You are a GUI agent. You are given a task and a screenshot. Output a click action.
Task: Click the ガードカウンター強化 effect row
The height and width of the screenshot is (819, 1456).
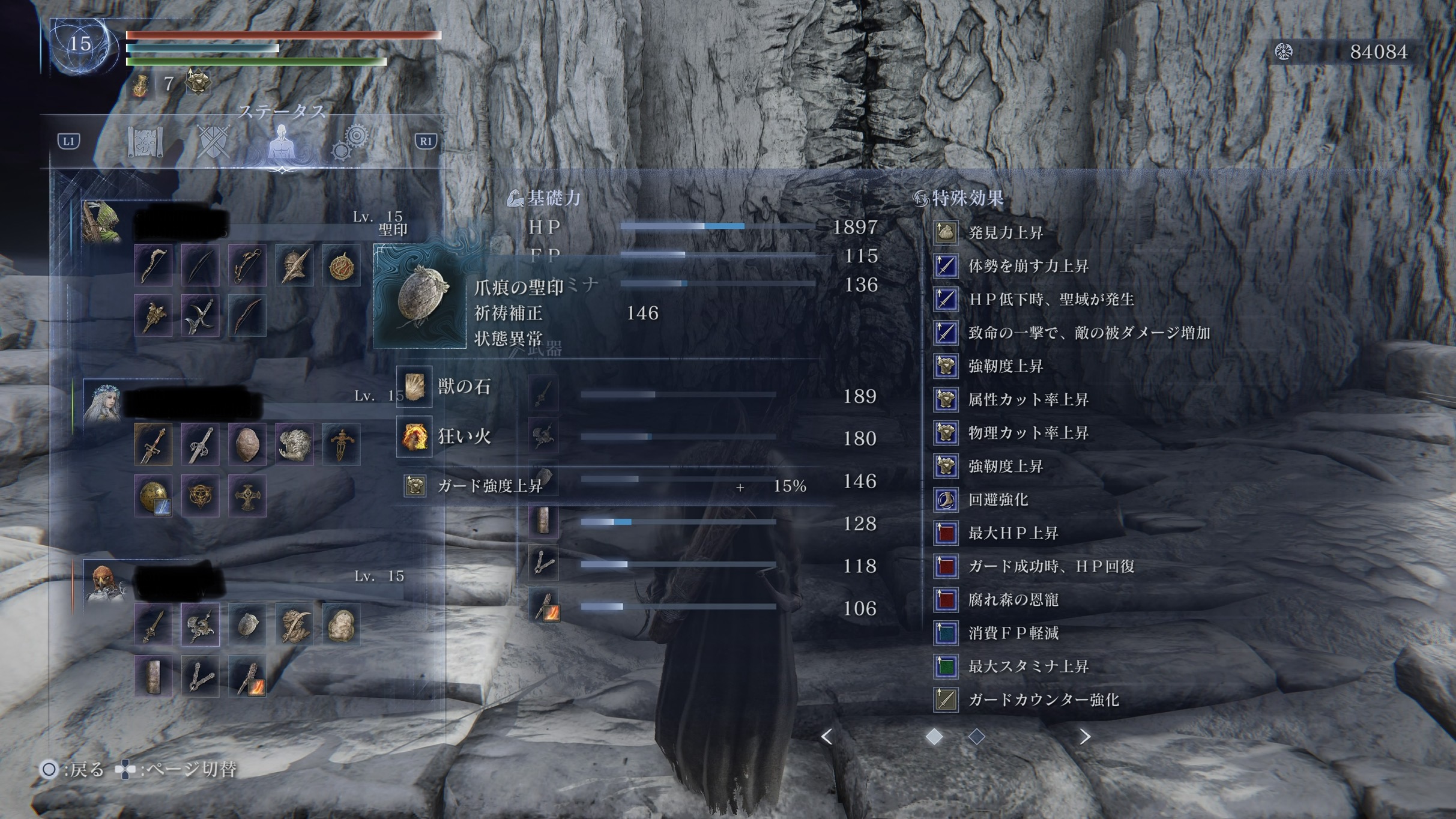(x=1043, y=700)
